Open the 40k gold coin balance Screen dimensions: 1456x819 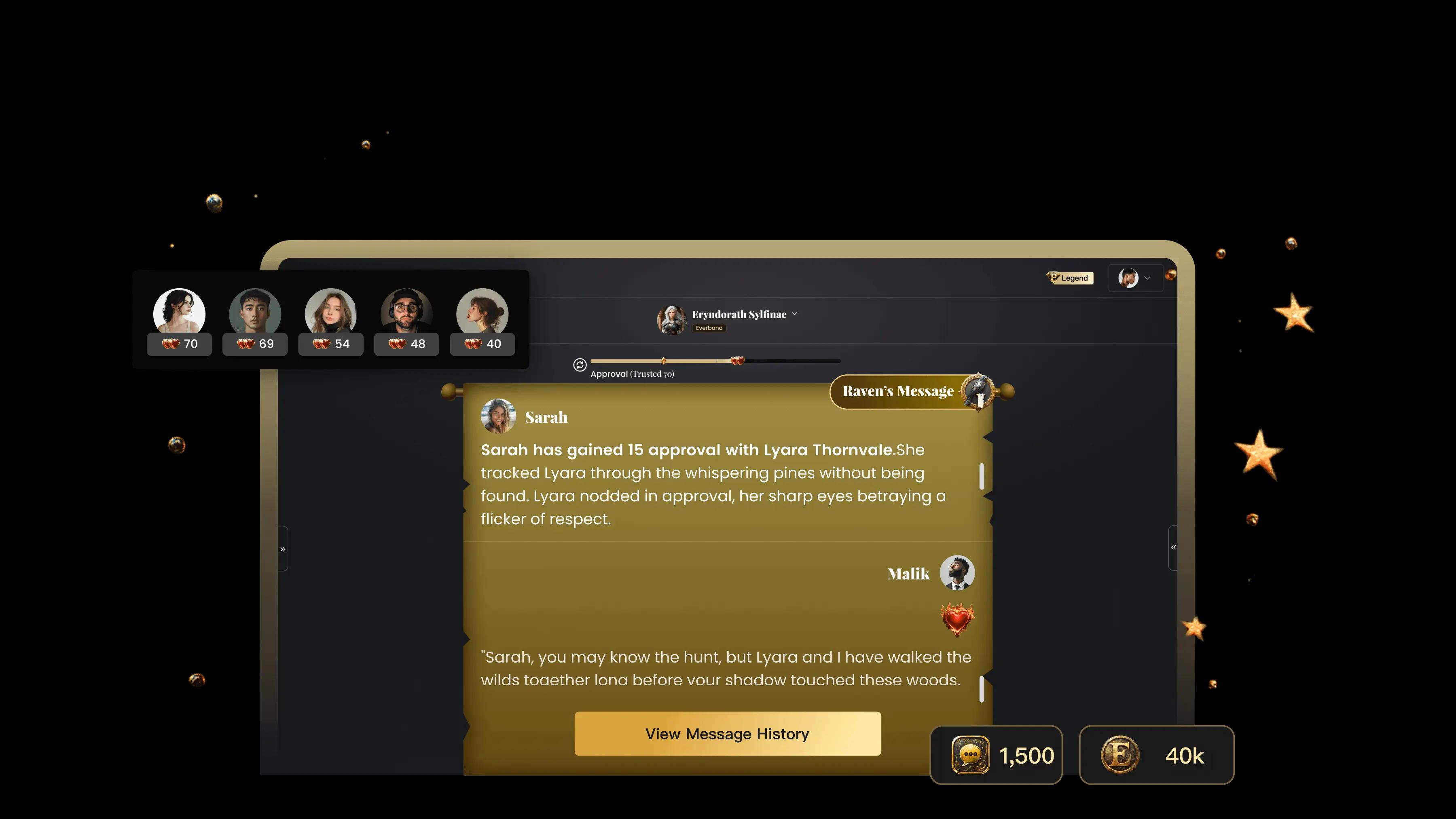1156,755
